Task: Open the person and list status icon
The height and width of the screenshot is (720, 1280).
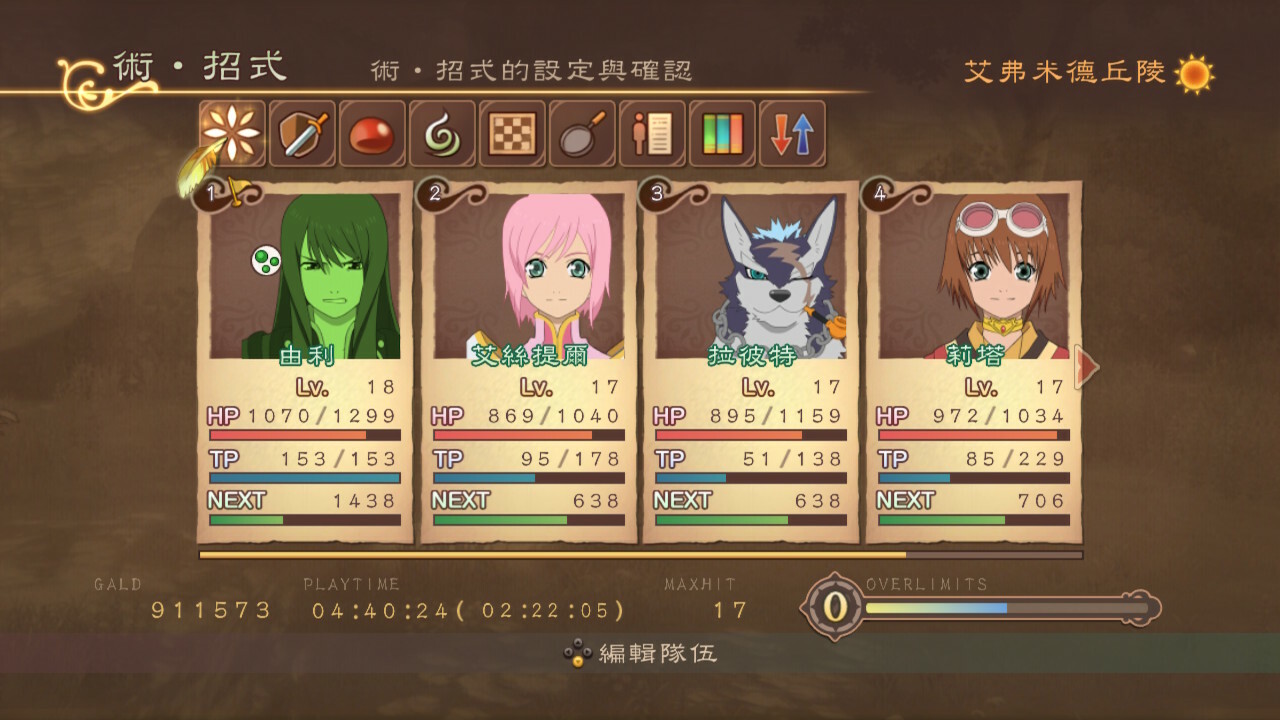Action: tap(652, 133)
